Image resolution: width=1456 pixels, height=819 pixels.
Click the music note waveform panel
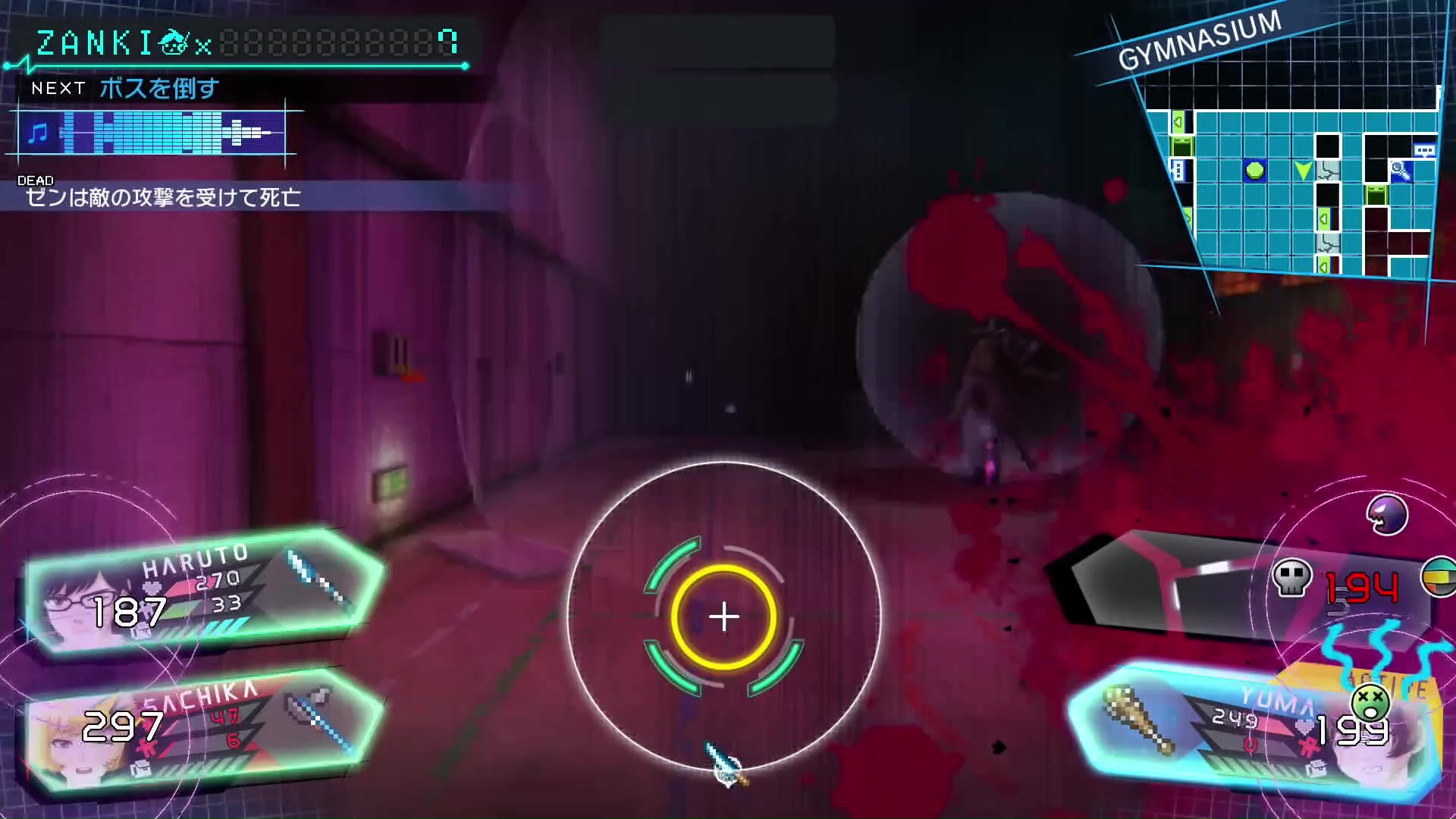click(152, 133)
